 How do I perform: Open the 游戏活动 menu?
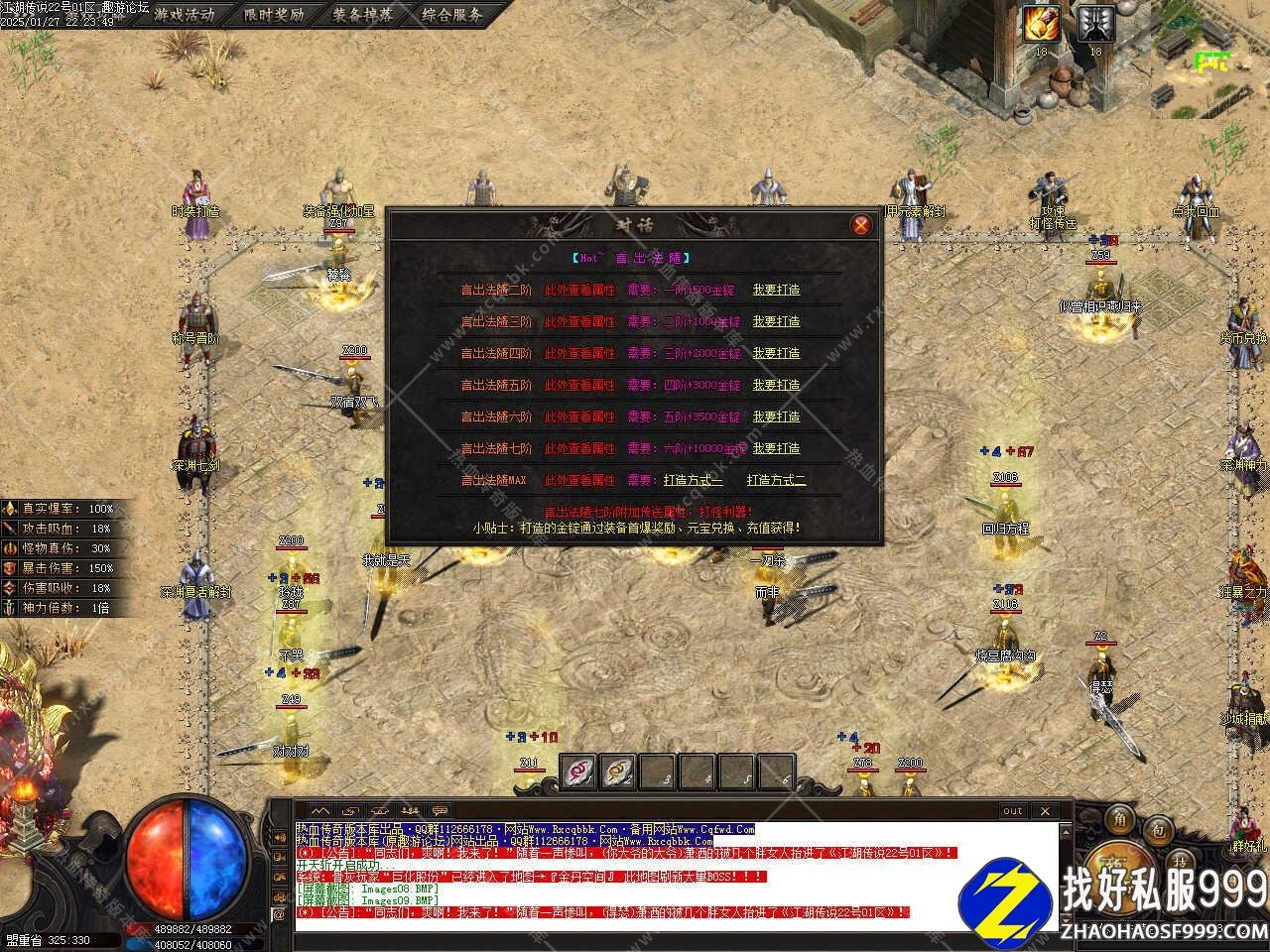(x=184, y=15)
